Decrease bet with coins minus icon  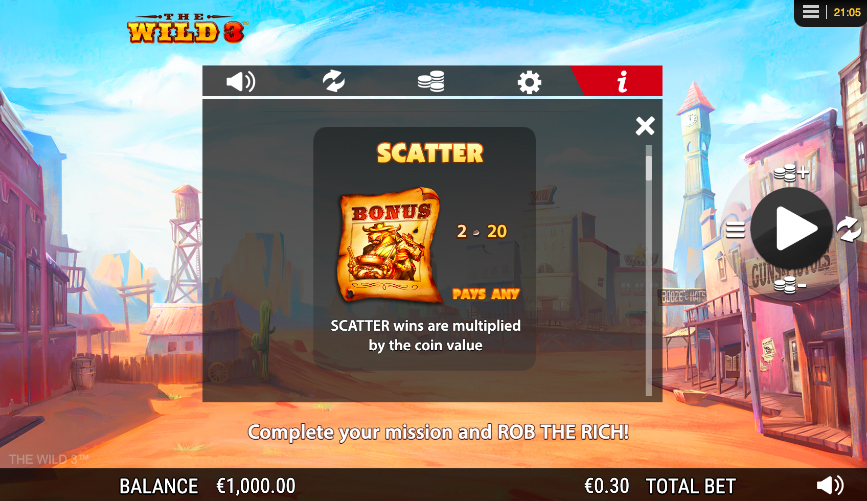791,285
